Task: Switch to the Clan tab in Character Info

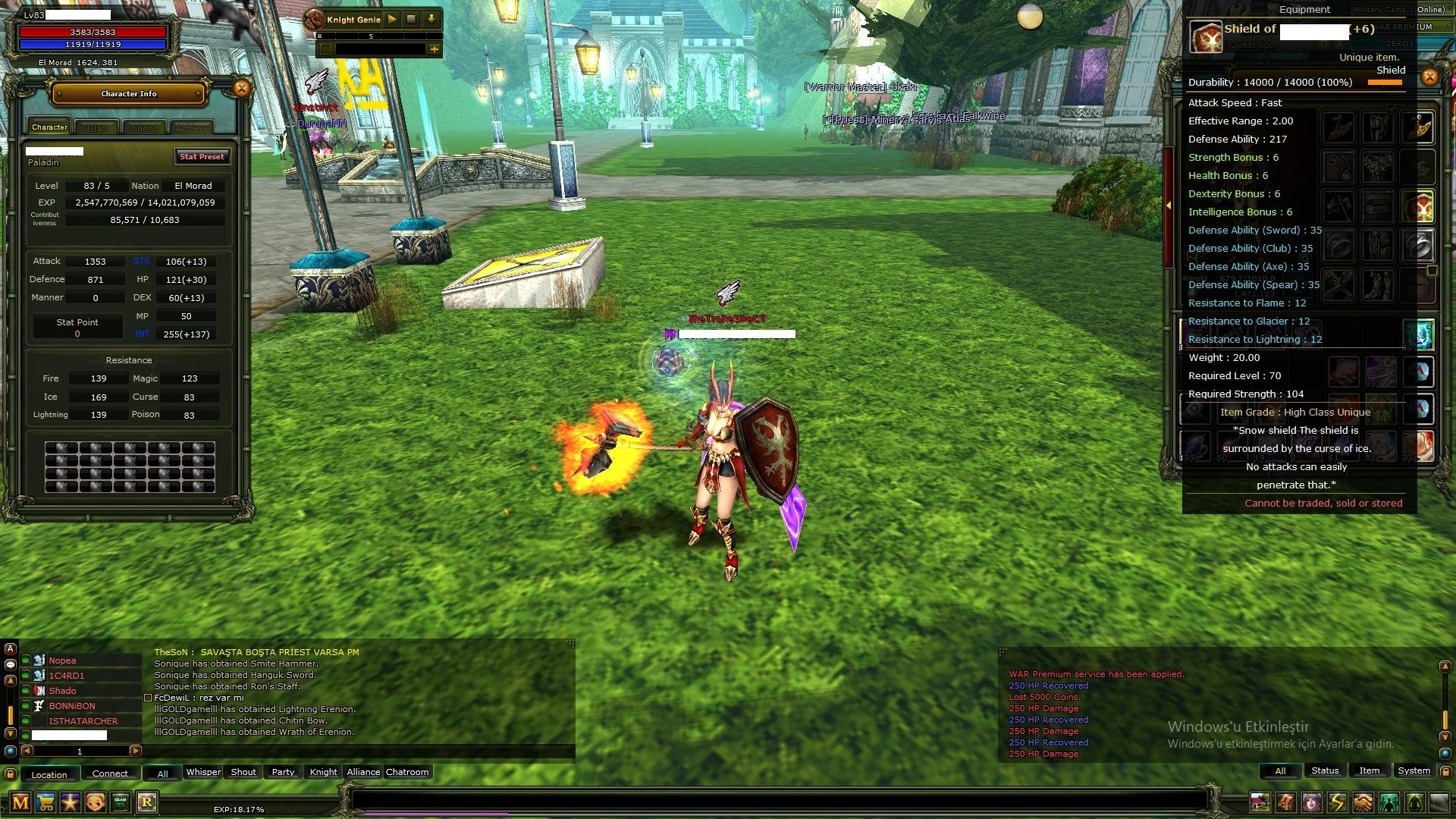Action: click(97, 127)
